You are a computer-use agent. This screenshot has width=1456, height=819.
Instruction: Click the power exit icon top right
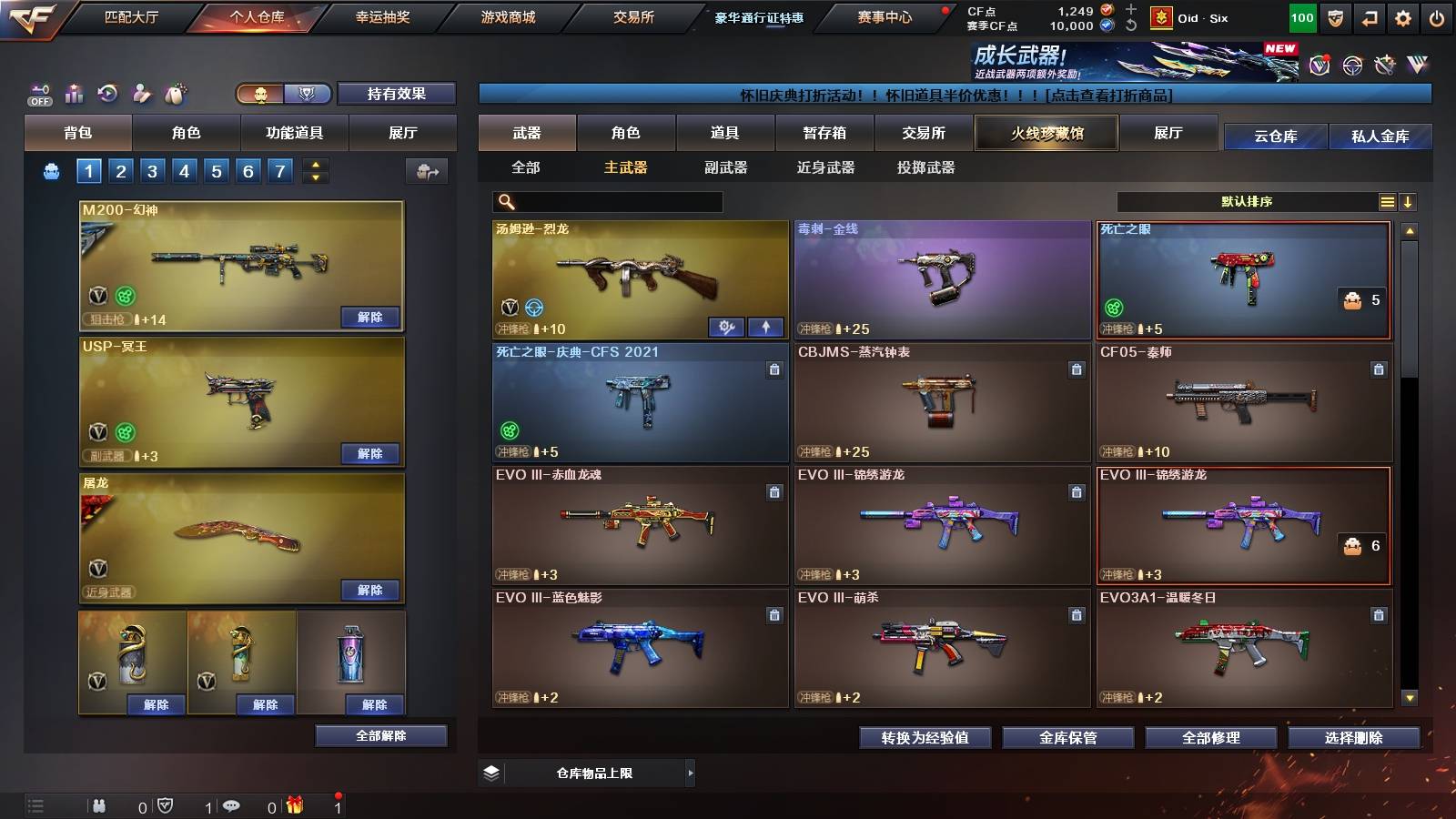pos(1436,16)
